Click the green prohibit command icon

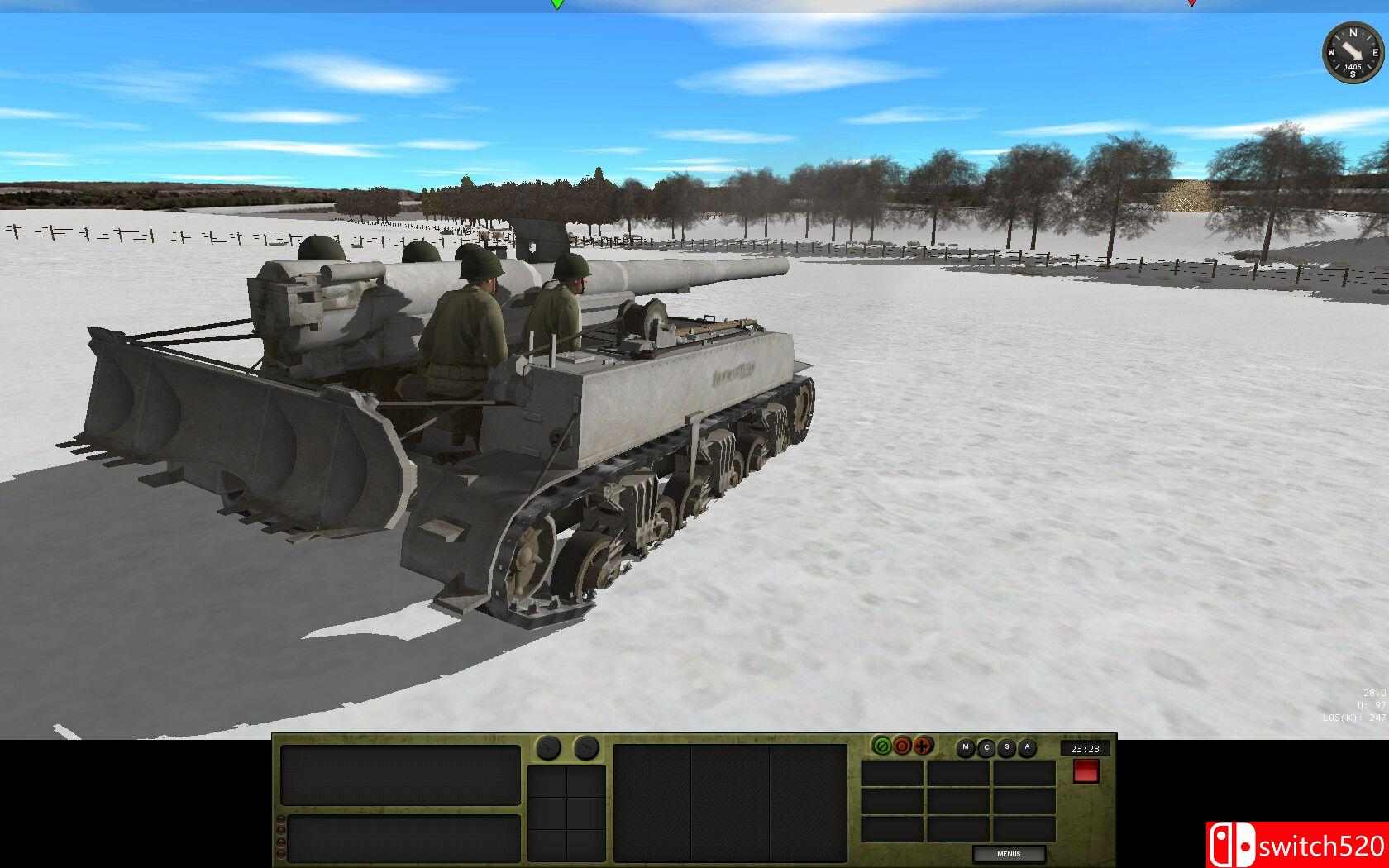pos(881,746)
